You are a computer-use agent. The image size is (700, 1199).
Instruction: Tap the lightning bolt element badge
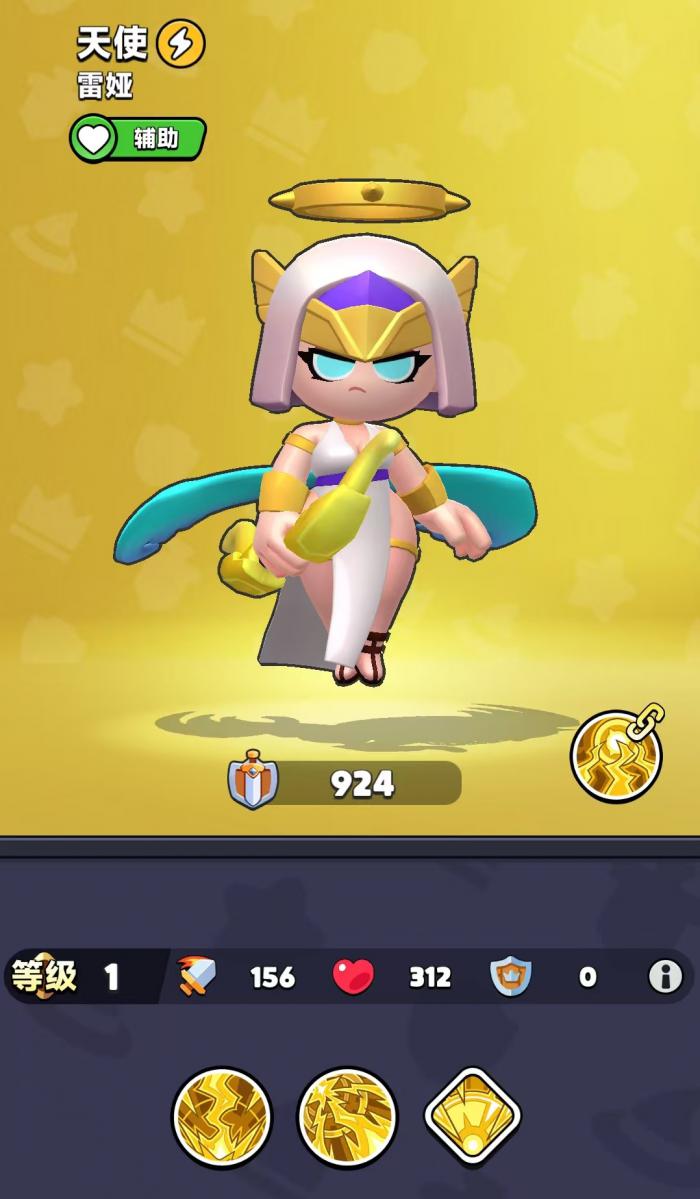[181, 43]
